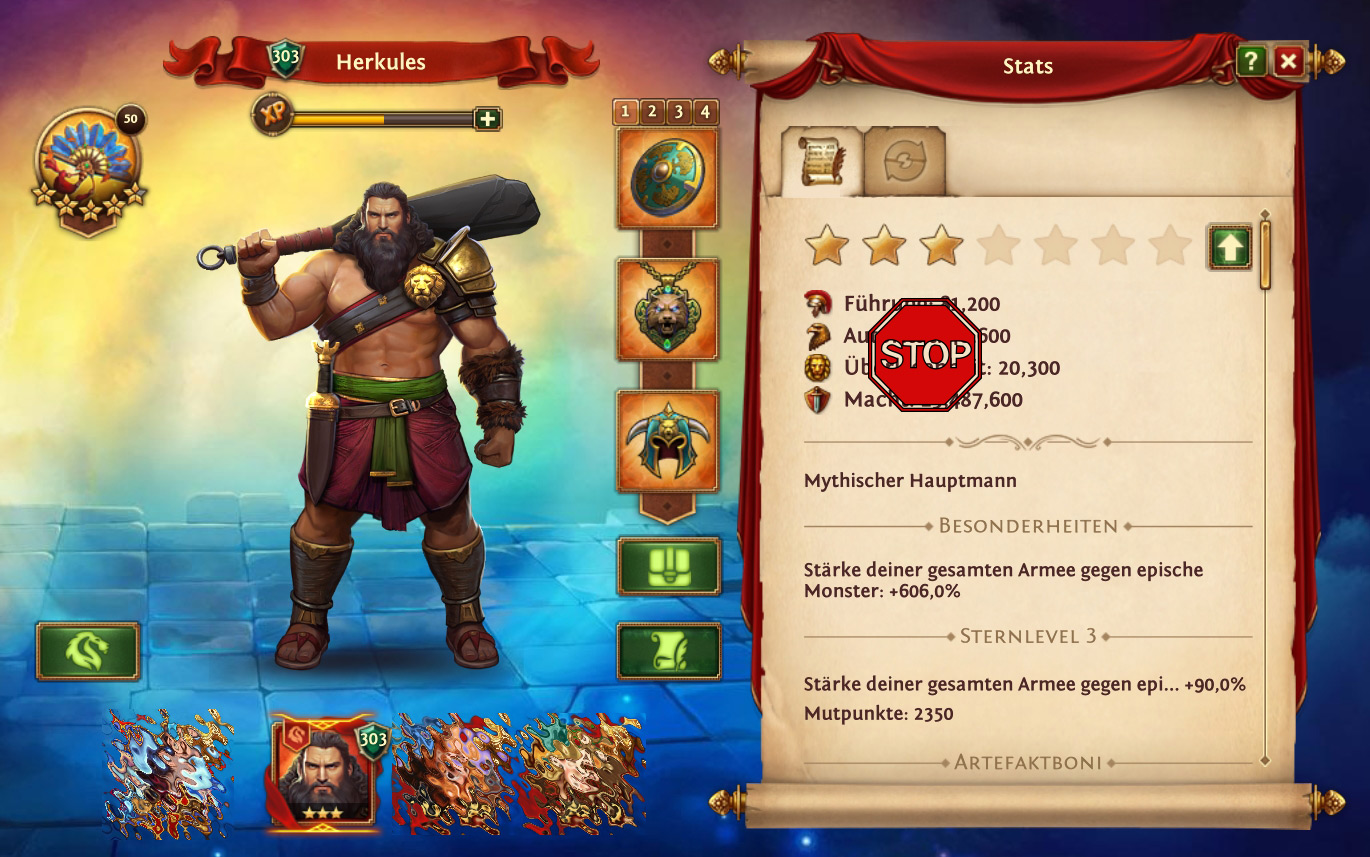The width and height of the screenshot is (1370, 857).
Task: Select the round shield artifact slot
Action: coord(667,178)
